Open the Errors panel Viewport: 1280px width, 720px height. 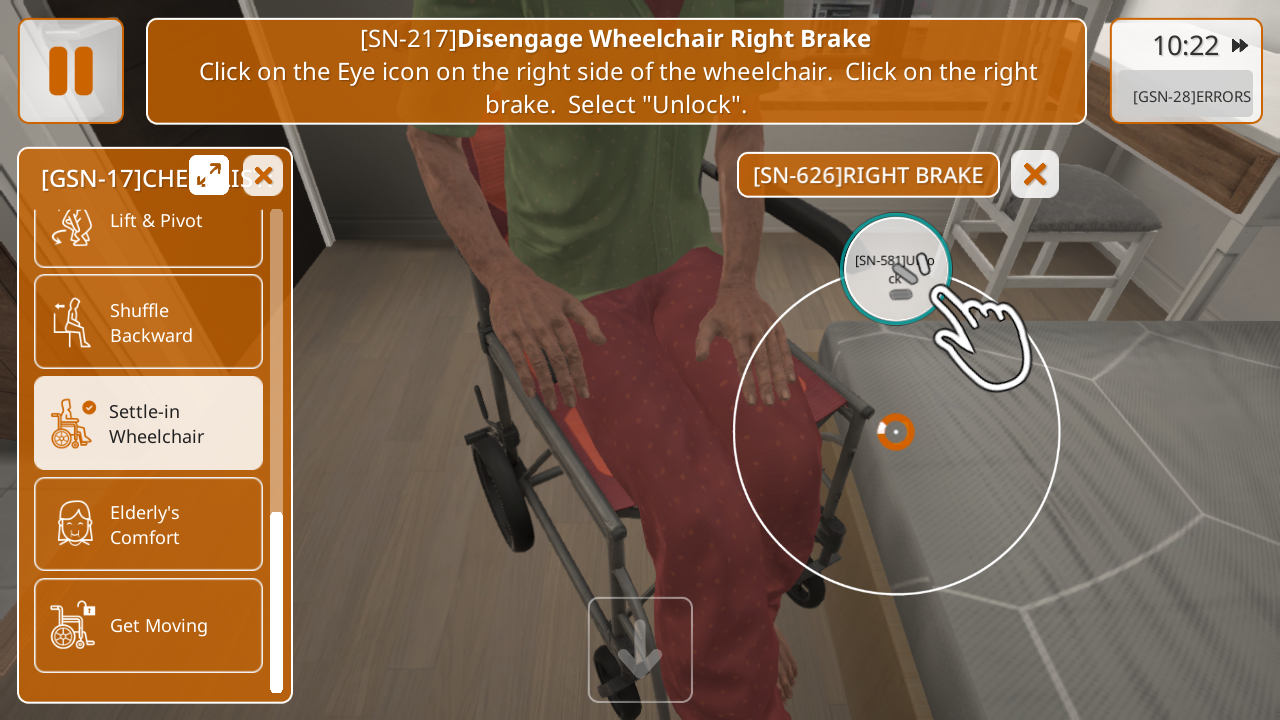tap(1190, 96)
